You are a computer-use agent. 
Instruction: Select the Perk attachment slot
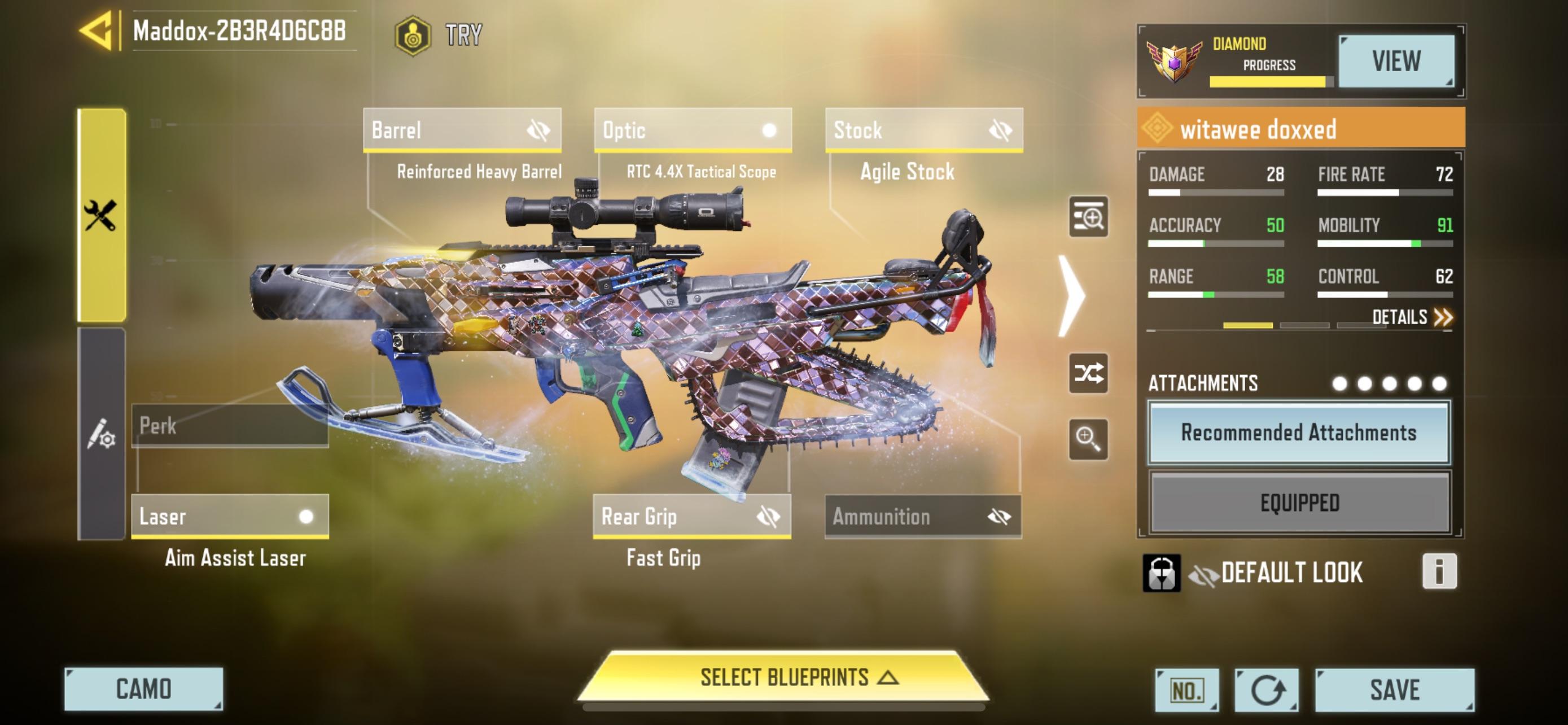tap(230, 426)
